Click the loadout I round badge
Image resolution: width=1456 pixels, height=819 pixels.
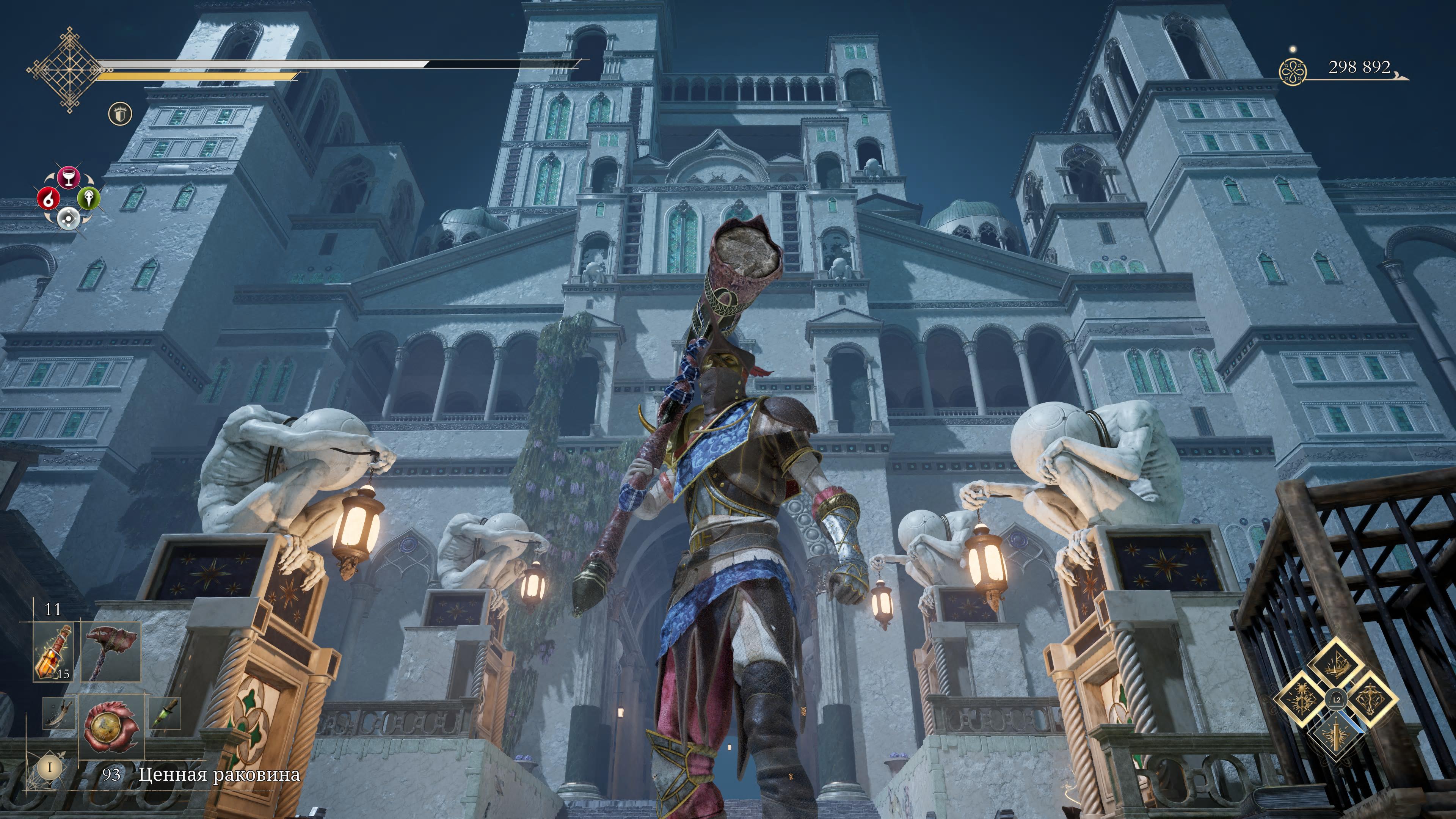pos(50,767)
